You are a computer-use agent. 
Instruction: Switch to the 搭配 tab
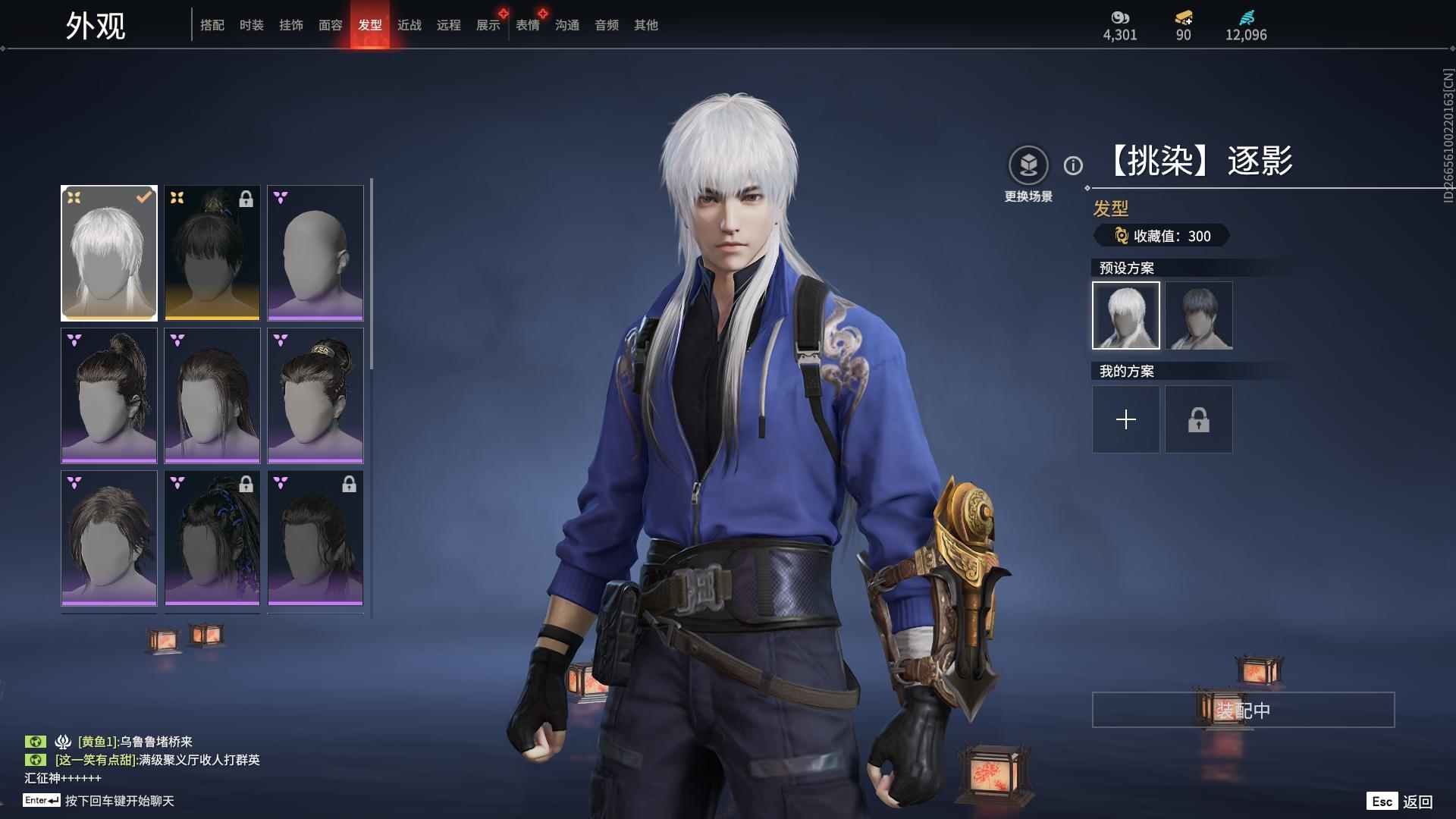[x=212, y=25]
